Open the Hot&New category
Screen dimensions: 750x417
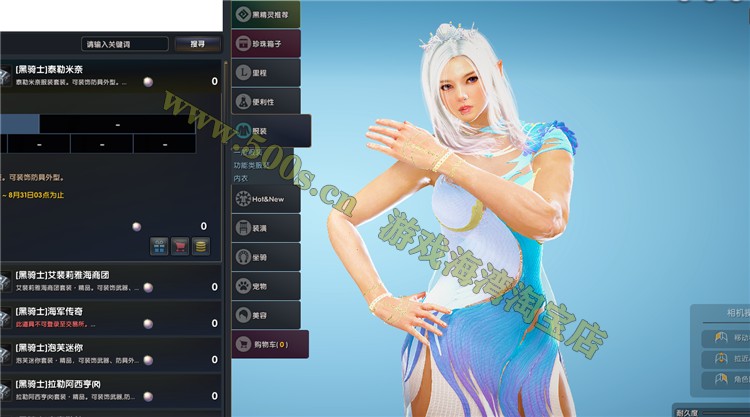coord(267,200)
